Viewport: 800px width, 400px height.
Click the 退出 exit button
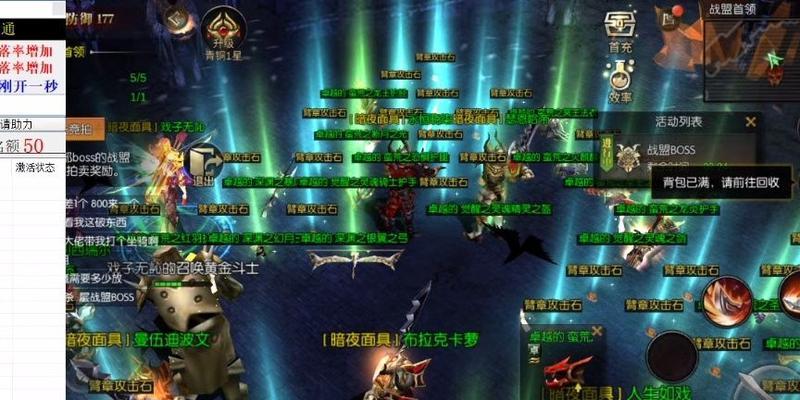(x=204, y=163)
